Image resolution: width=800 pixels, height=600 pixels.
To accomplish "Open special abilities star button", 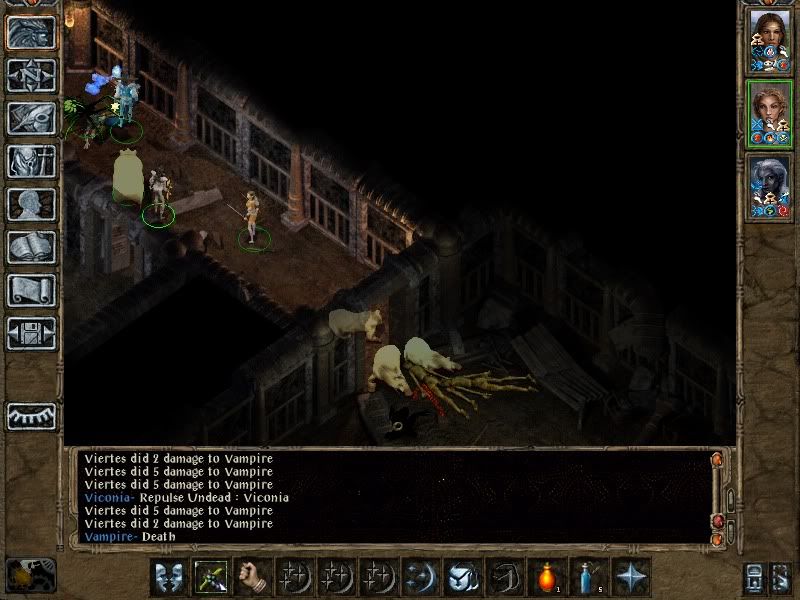I will coord(631,577).
